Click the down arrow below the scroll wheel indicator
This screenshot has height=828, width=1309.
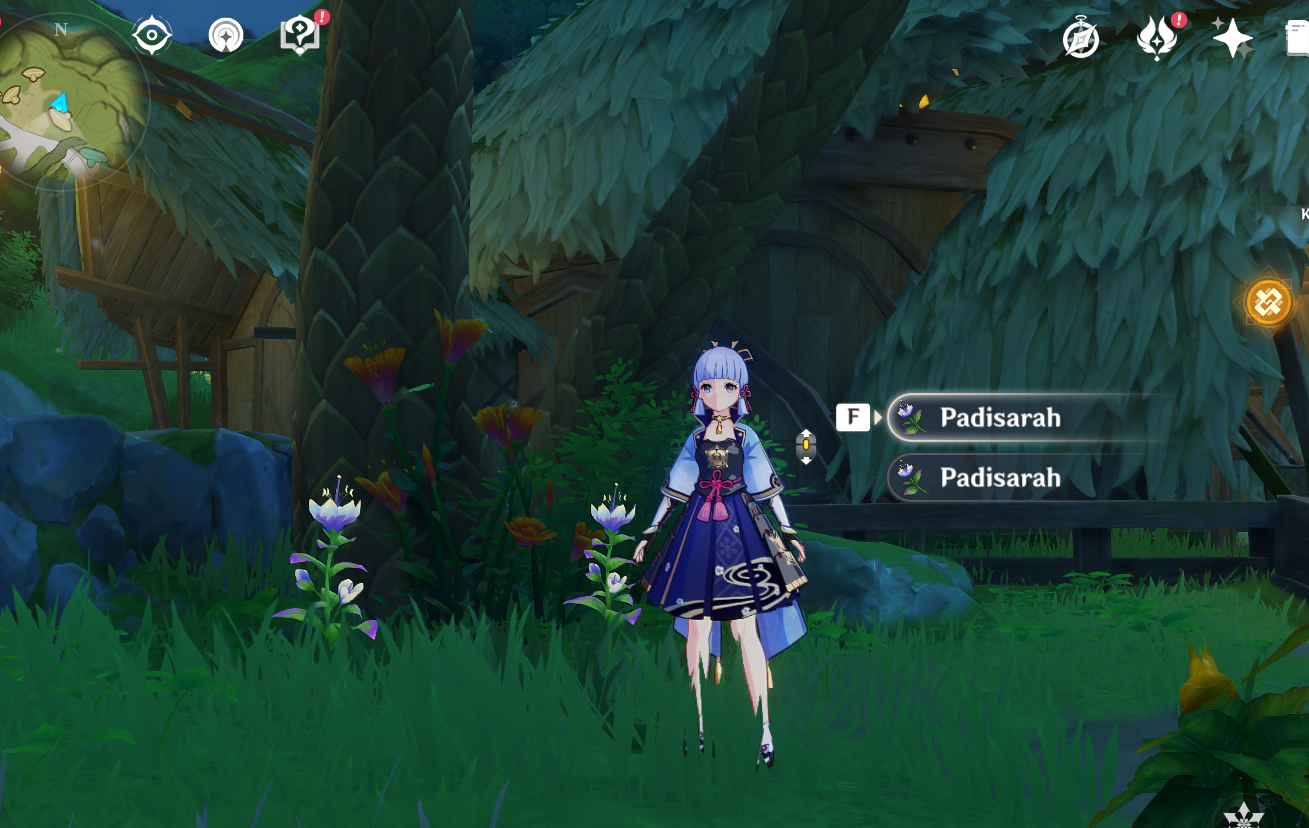807,459
